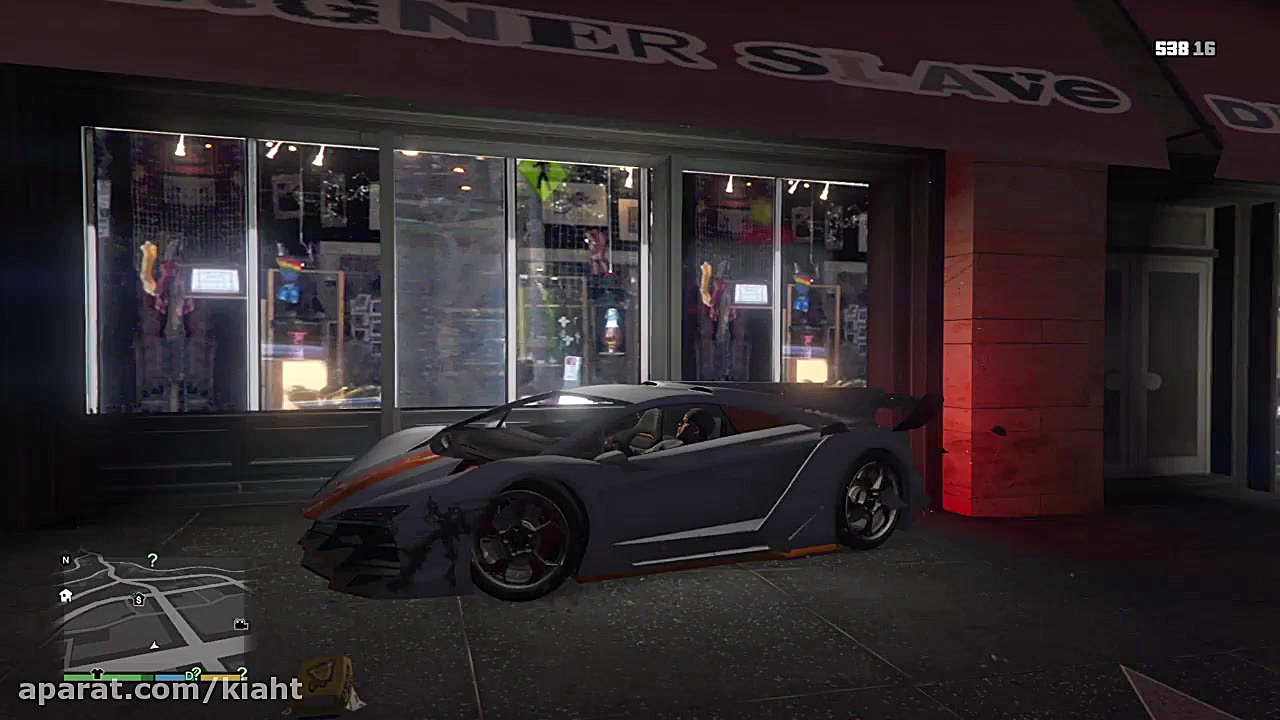1280x720 pixels.
Task: Click the North compass icon on the minimap
Action: pyautogui.click(x=66, y=561)
